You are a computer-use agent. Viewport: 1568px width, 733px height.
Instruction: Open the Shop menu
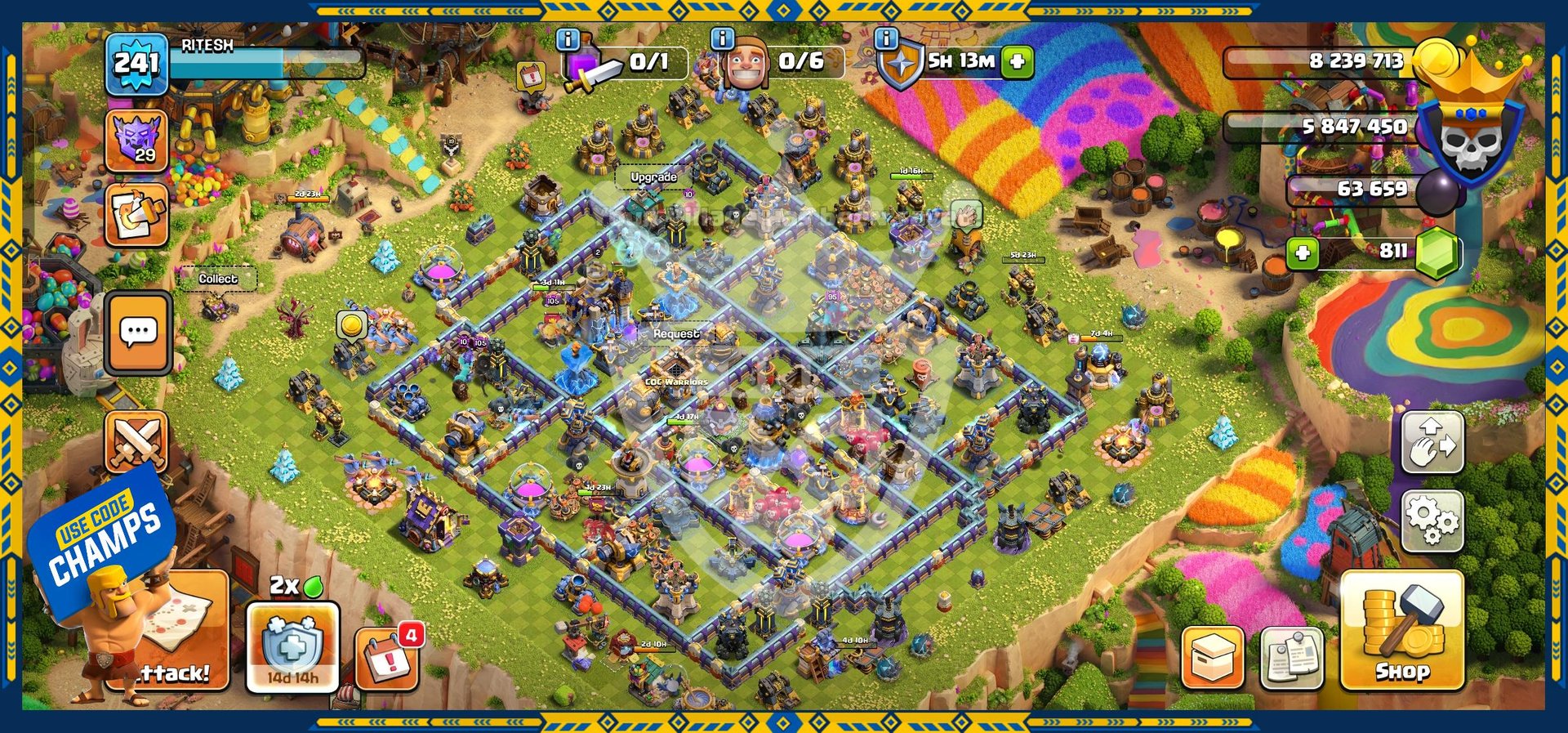1401,631
